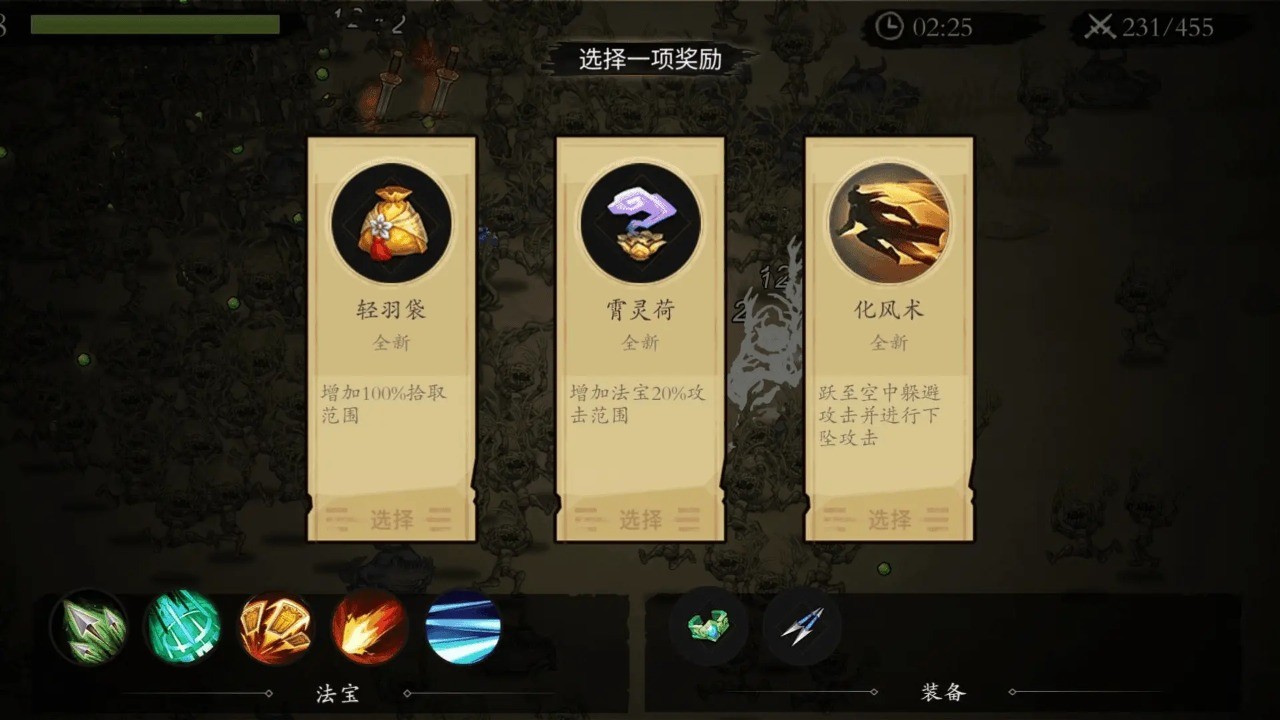Click the 霄灵荷 purple lotus reward icon
1280x720 pixels.
pyautogui.click(x=641, y=222)
